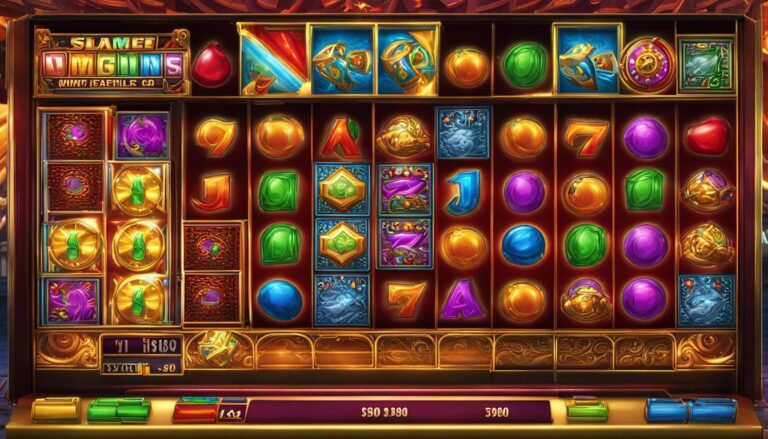Hit the red button beside the bet display
The width and height of the screenshot is (768, 439).
click(195, 410)
